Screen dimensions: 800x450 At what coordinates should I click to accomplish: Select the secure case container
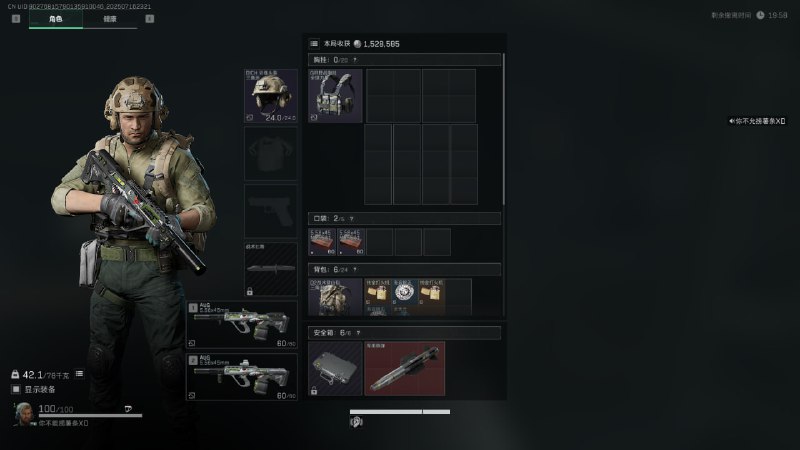(x=335, y=368)
